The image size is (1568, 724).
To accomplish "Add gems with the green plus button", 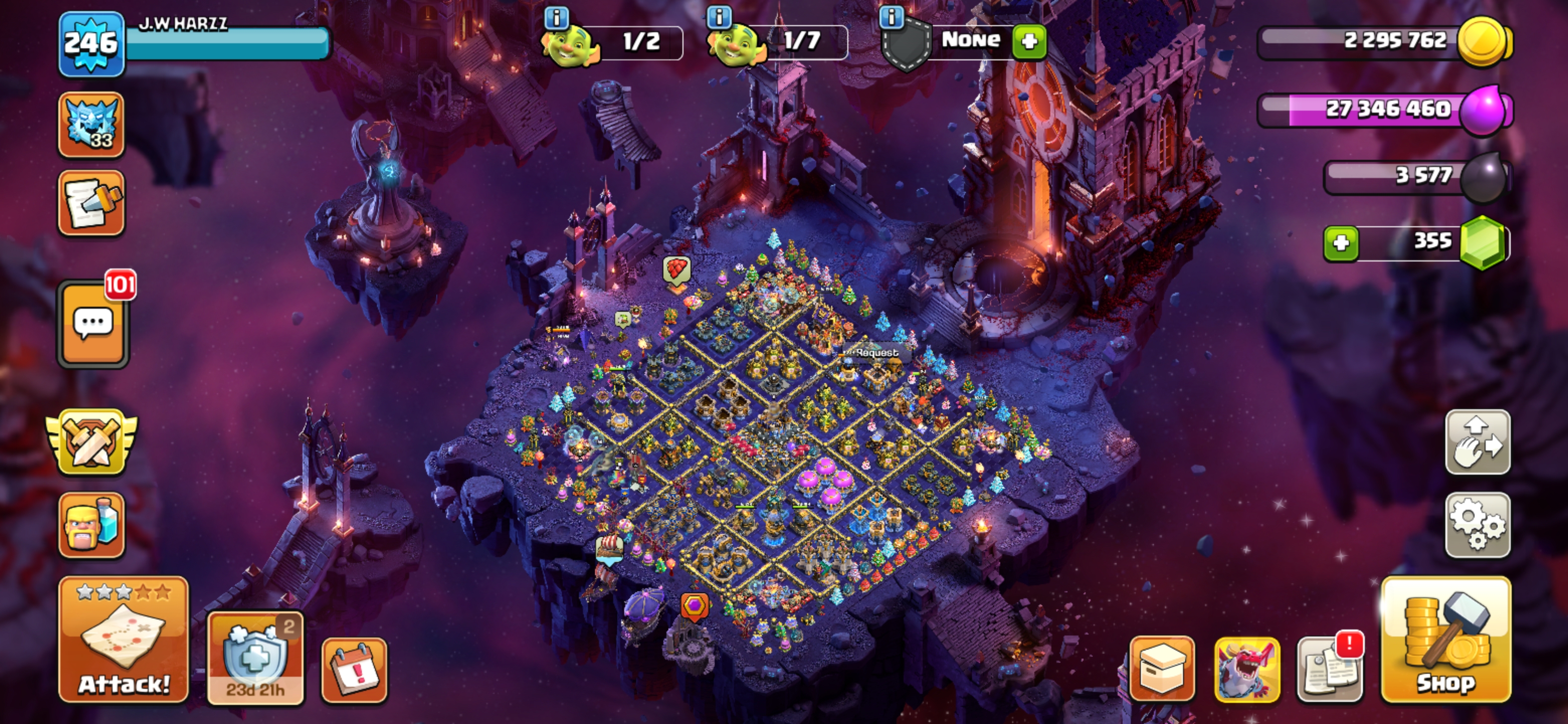I will point(1341,243).
